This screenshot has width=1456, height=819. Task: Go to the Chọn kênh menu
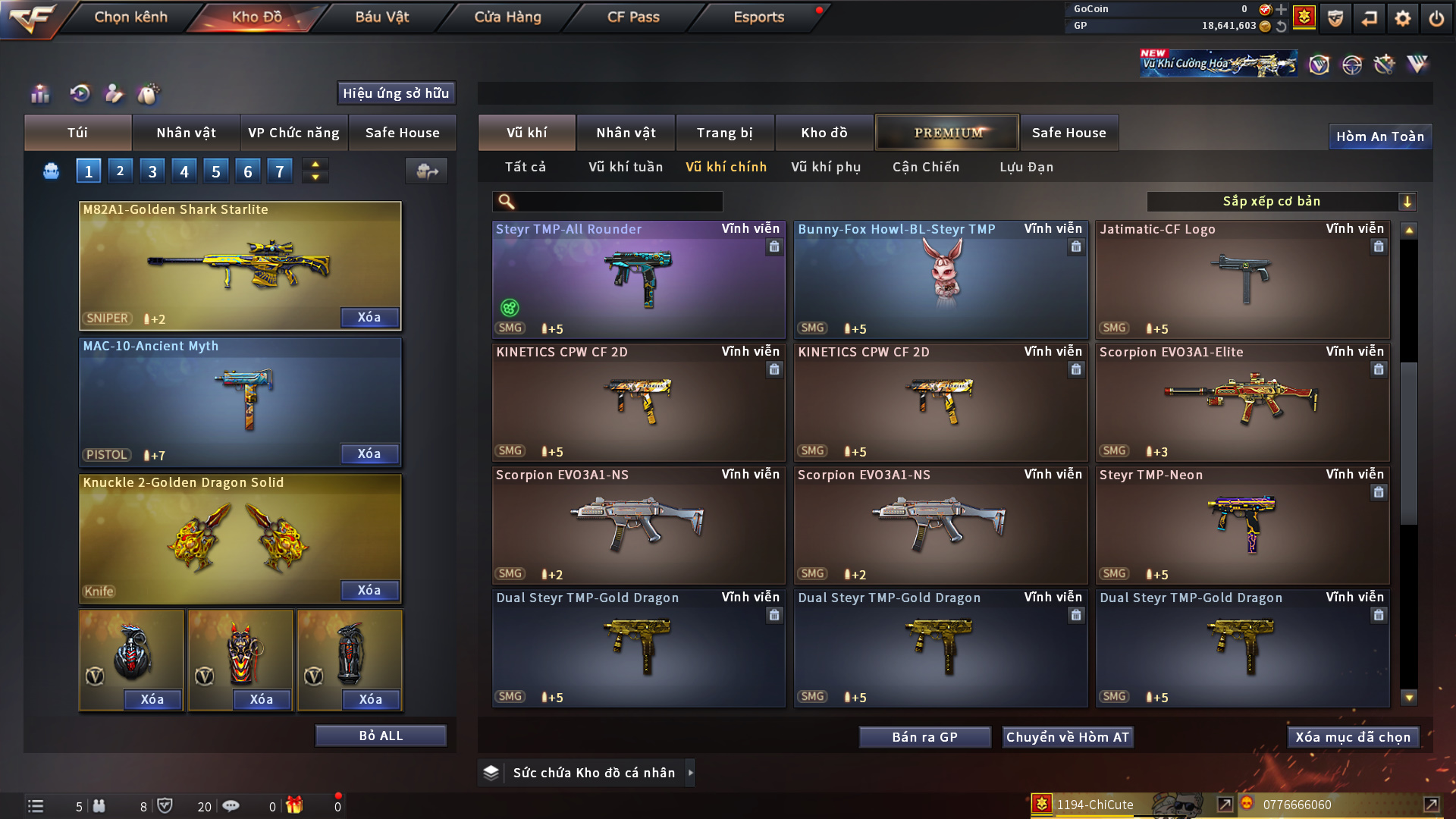click(x=130, y=17)
